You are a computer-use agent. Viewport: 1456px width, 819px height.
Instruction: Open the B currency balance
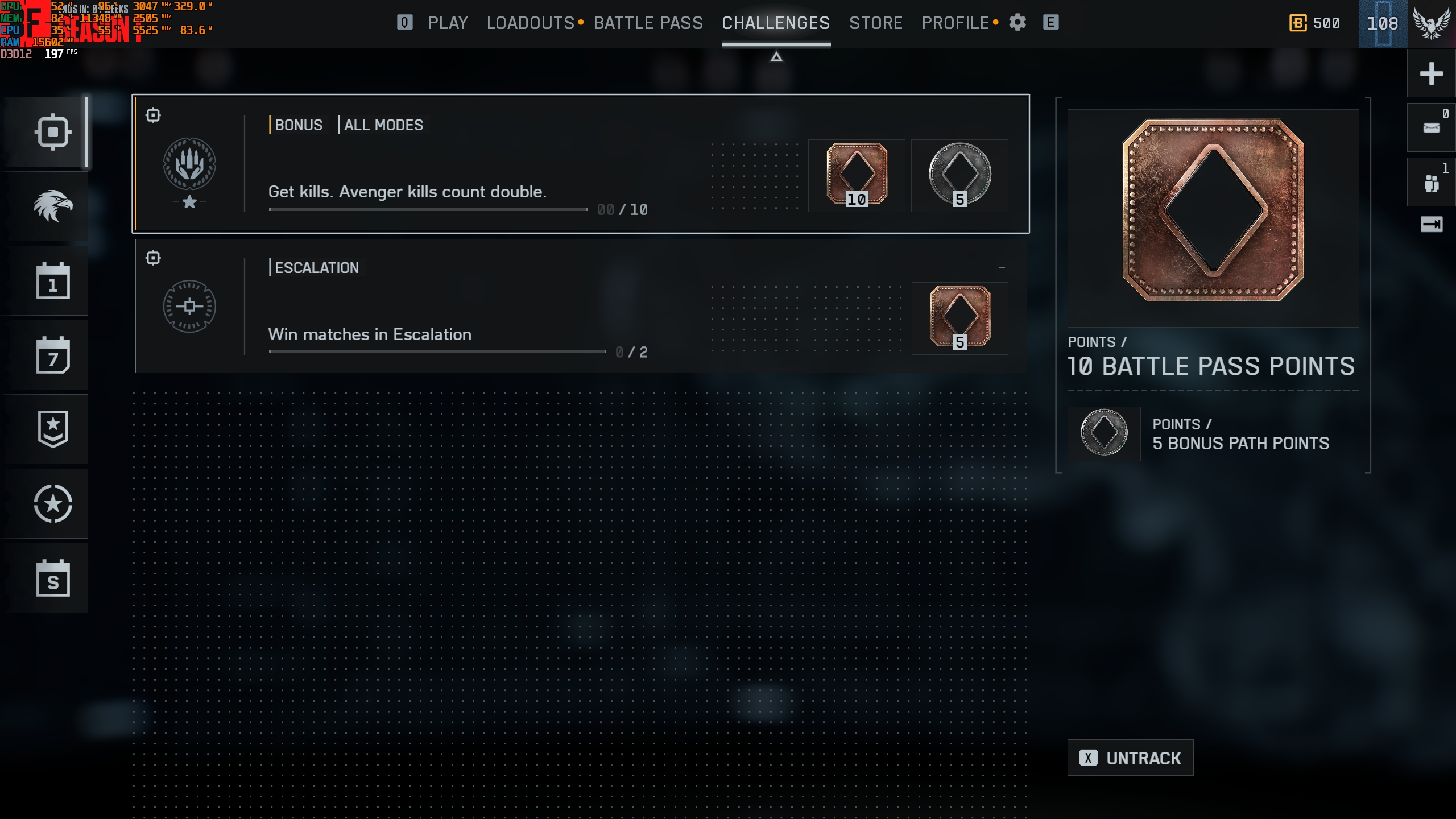click(1315, 23)
